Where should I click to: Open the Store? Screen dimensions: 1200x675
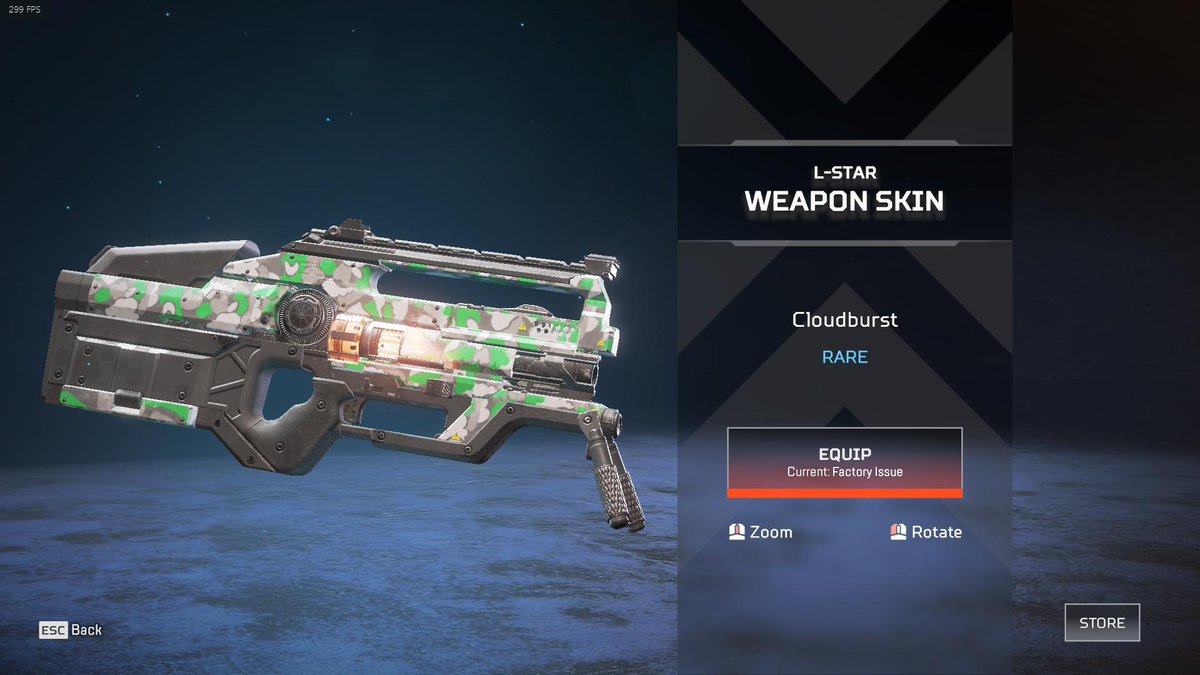1101,622
